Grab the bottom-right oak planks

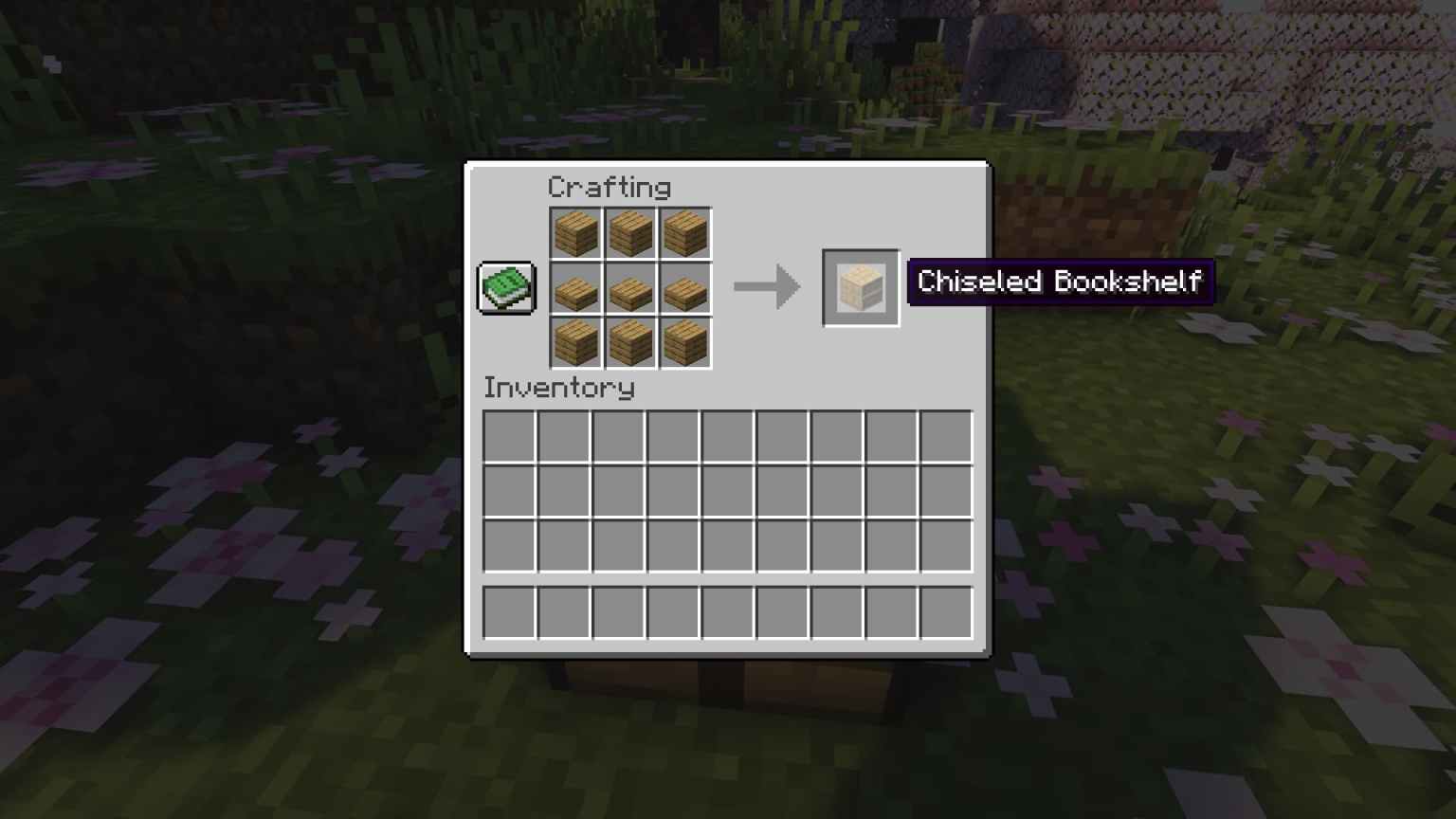[685, 342]
